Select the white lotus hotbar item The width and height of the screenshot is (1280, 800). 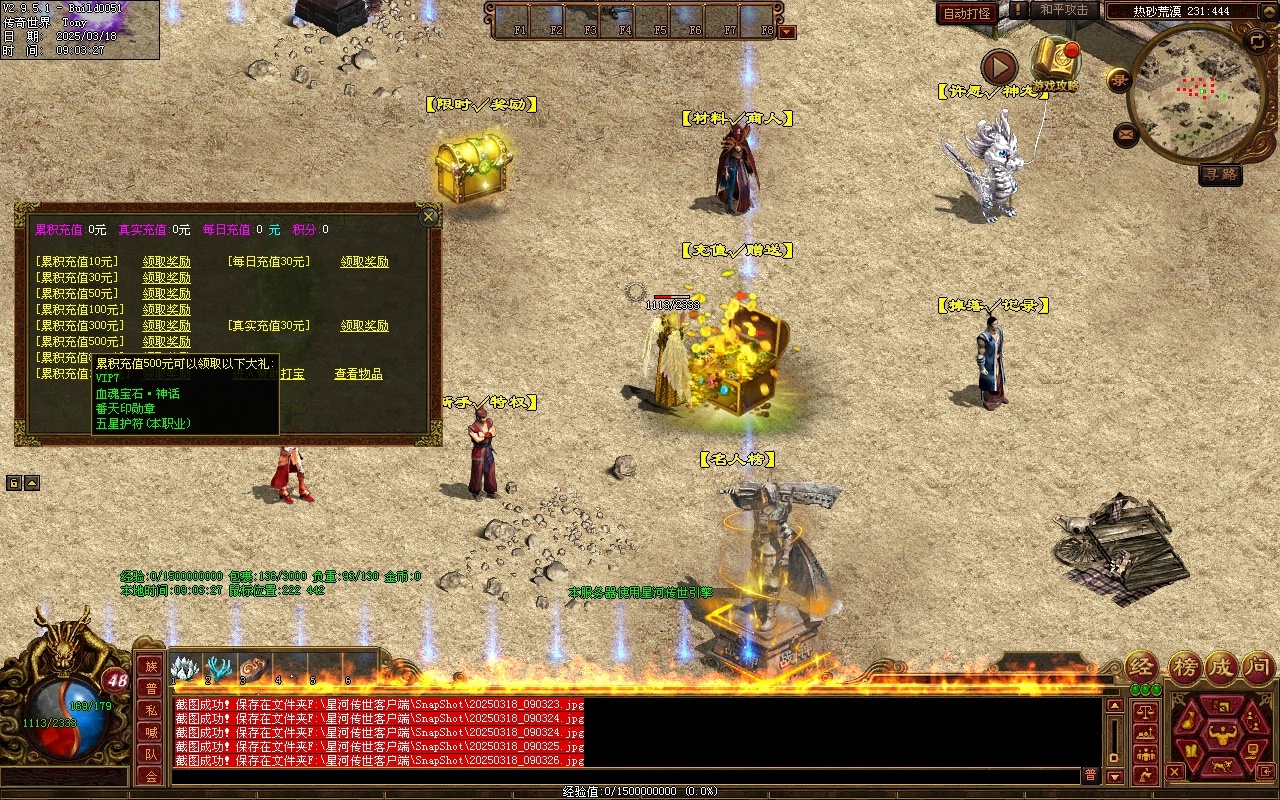coord(186,668)
